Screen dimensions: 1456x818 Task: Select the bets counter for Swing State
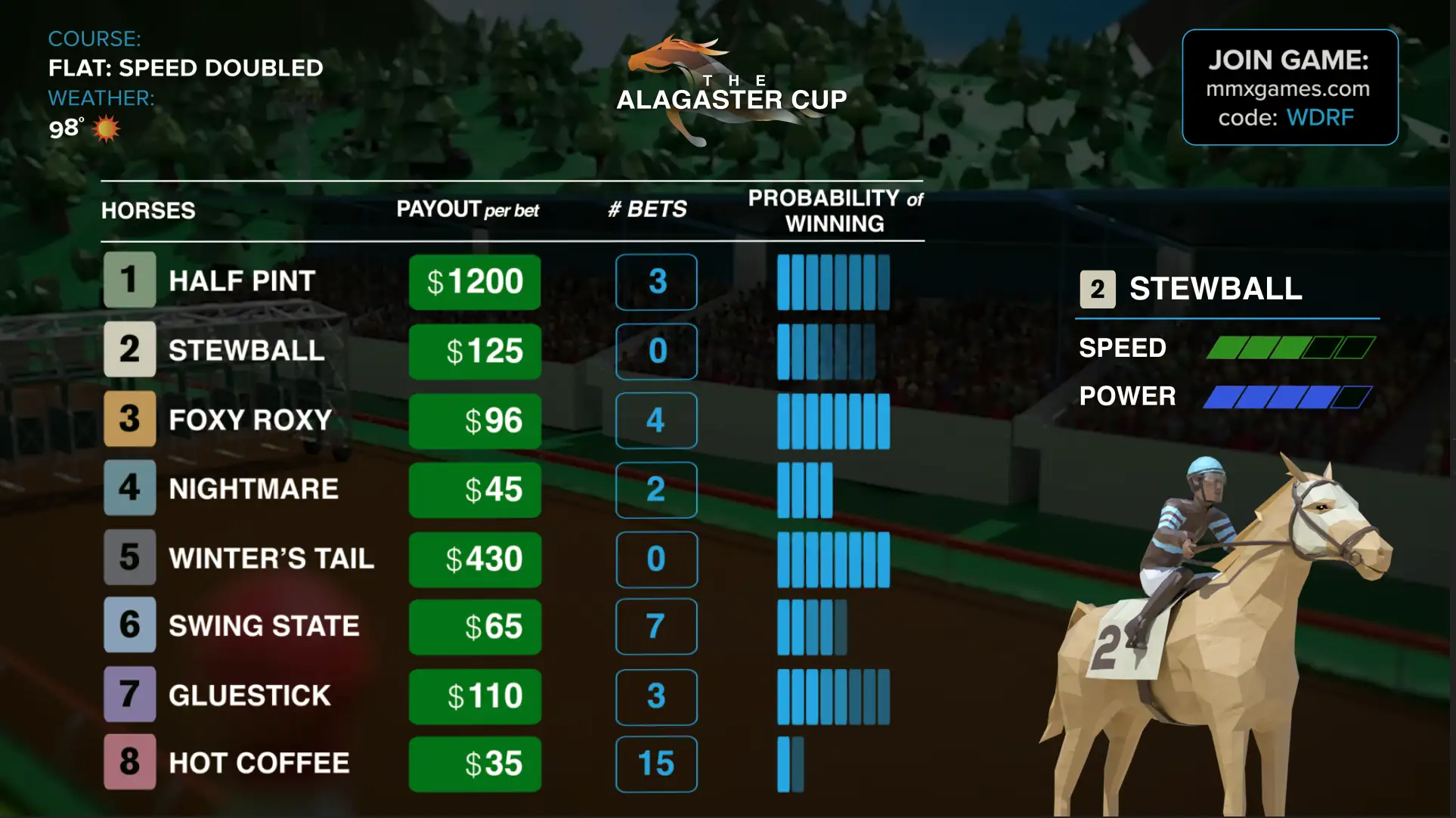click(x=656, y=626)
